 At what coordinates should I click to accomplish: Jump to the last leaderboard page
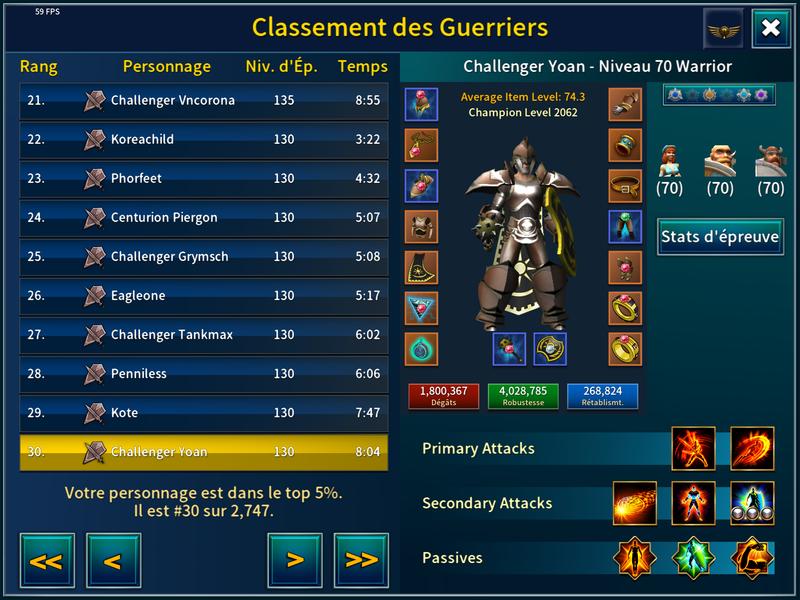[361, 561]
